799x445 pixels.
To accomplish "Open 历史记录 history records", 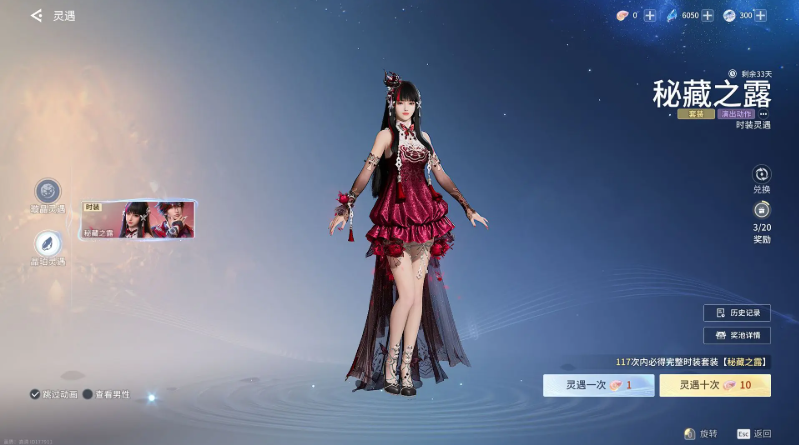I will [737, 313].
